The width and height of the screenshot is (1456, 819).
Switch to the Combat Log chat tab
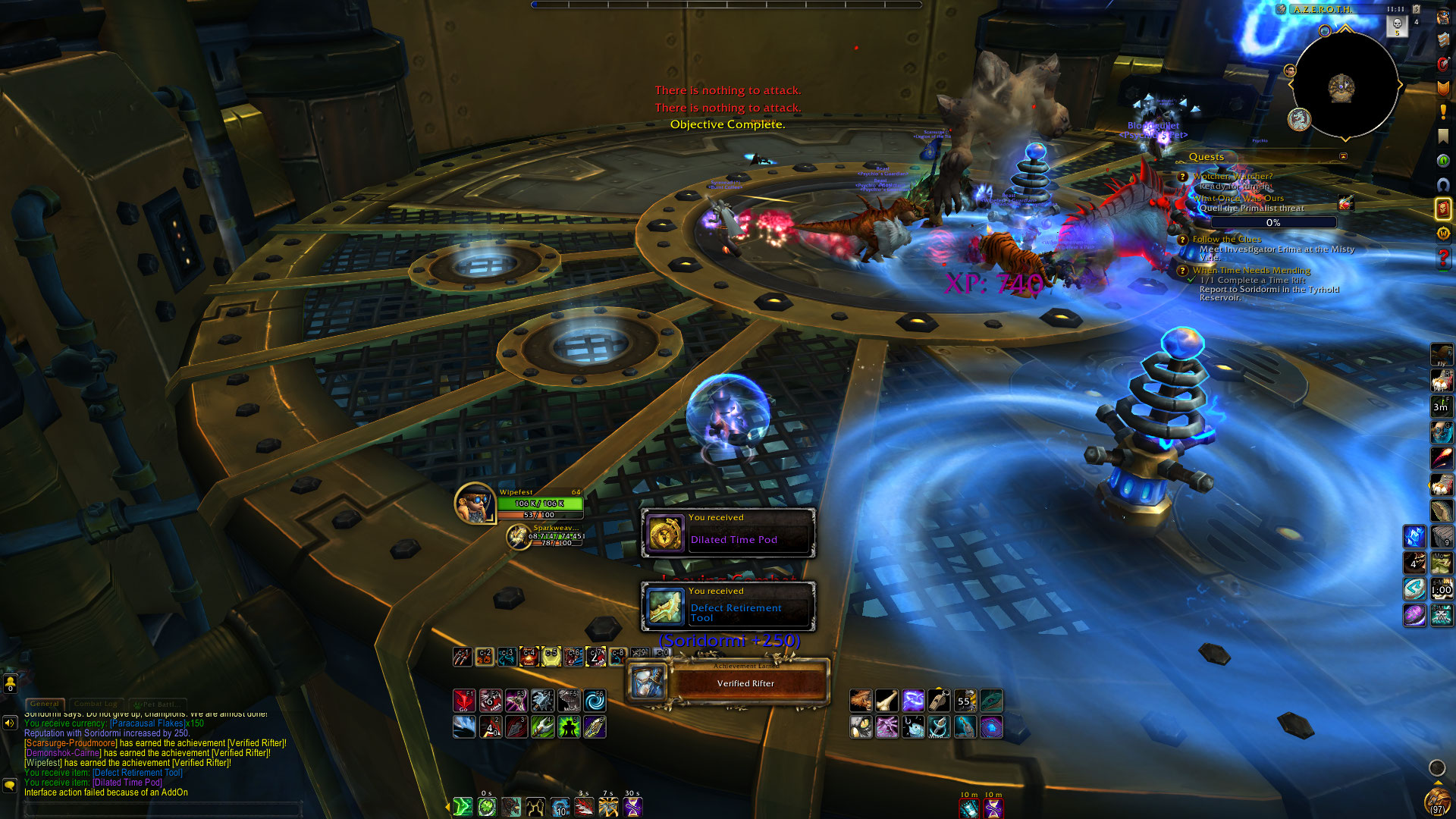click(98, 704)
